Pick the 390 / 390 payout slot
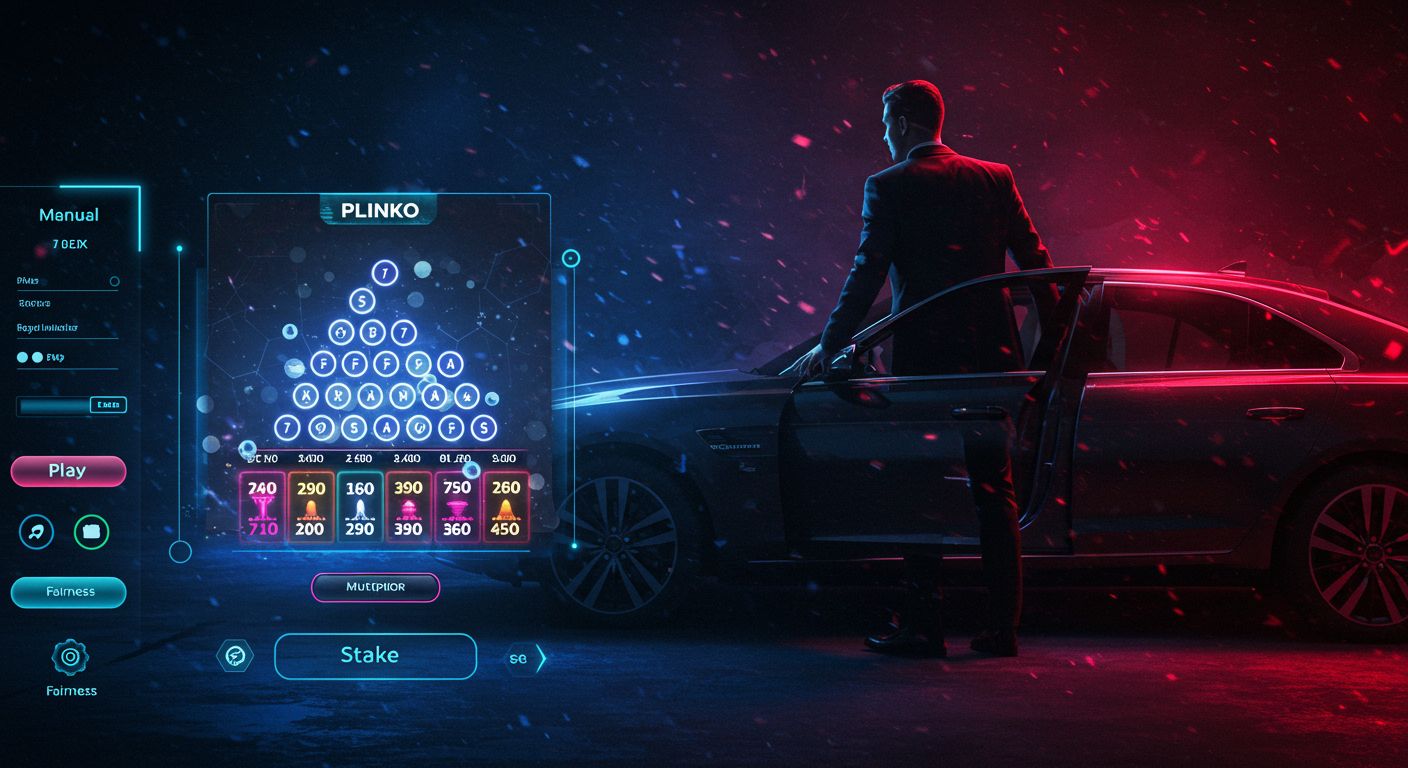This screenshot has width=1408, height=768. click(x=408, y=508)
